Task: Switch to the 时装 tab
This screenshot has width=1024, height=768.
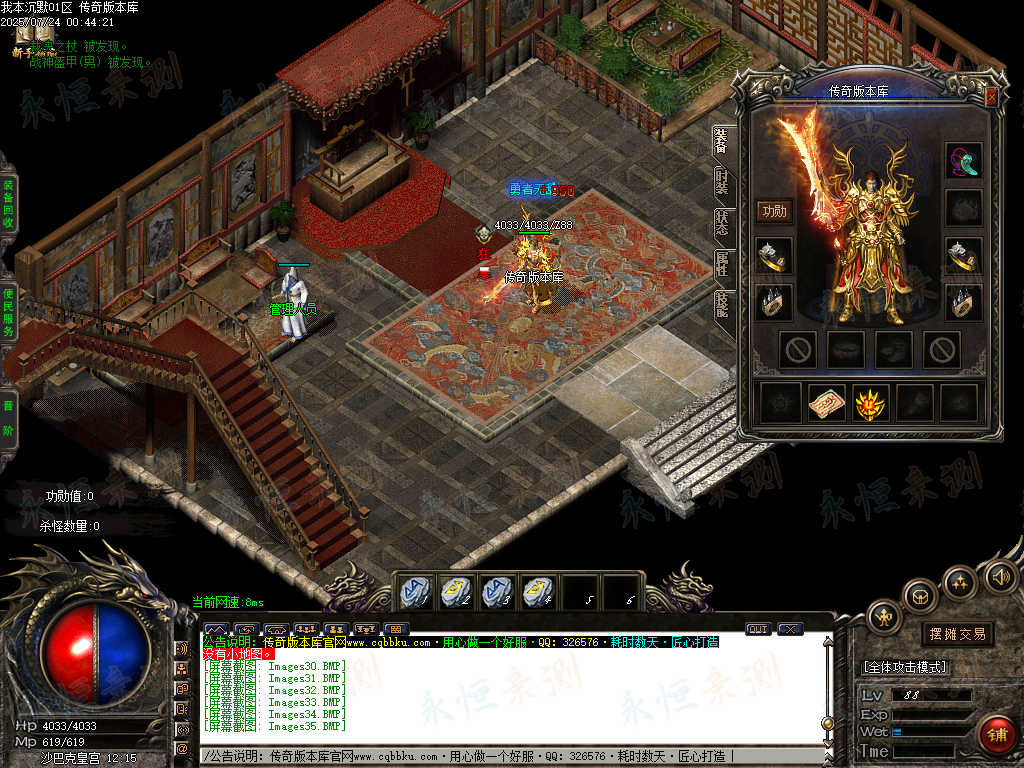Action: click(722, 183)
